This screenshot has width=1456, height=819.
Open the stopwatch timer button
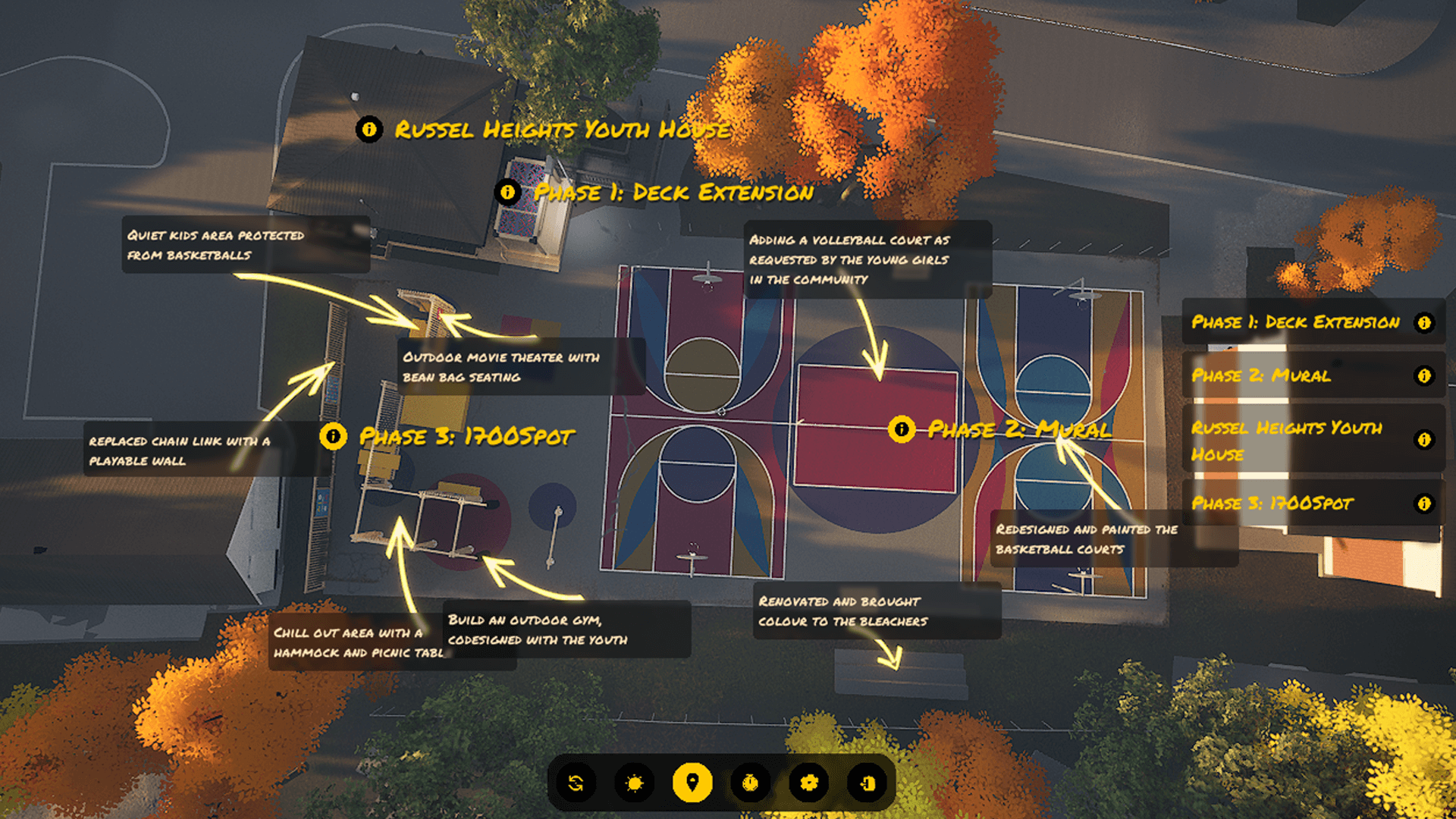(750, 783)
